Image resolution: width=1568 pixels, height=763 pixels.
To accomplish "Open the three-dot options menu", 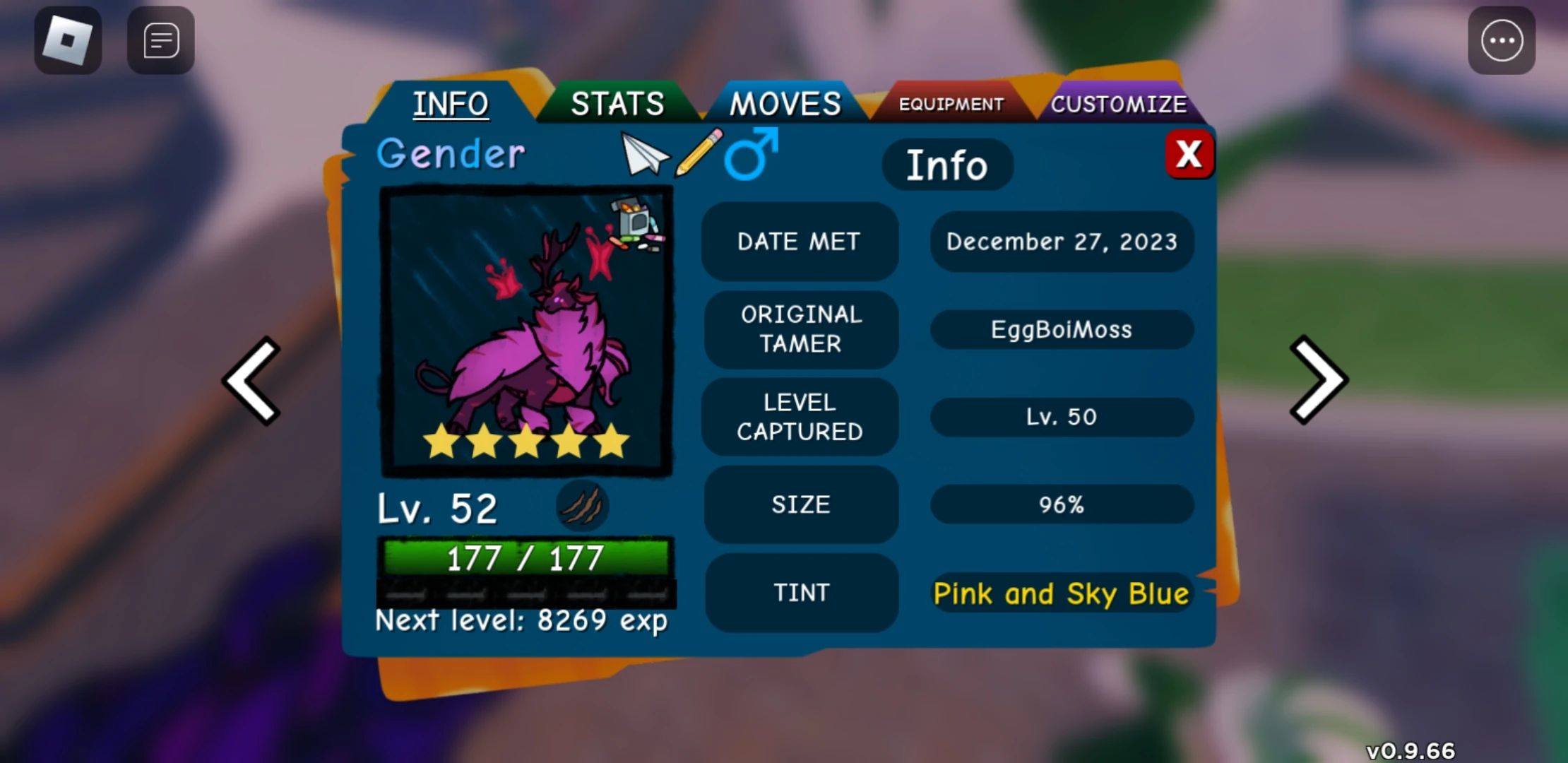I will 1501,40.
